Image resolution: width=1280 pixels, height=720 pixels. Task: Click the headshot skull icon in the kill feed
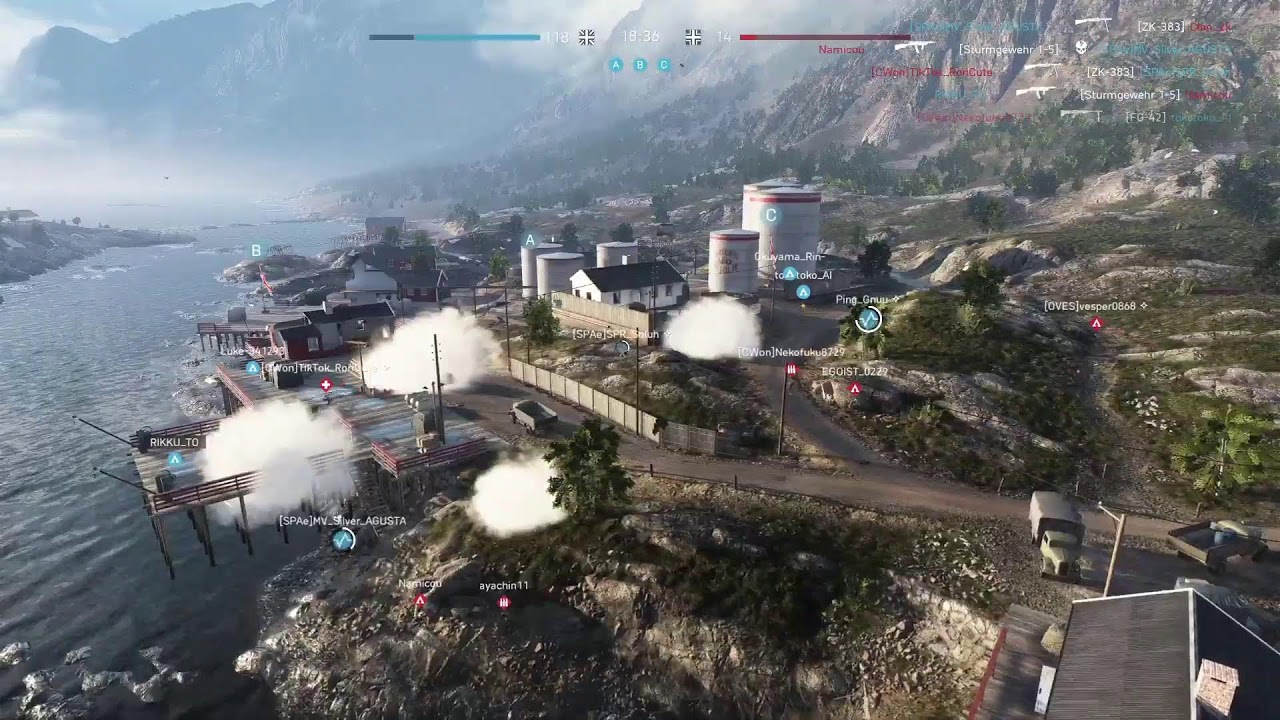click(x=1081, y=49)
